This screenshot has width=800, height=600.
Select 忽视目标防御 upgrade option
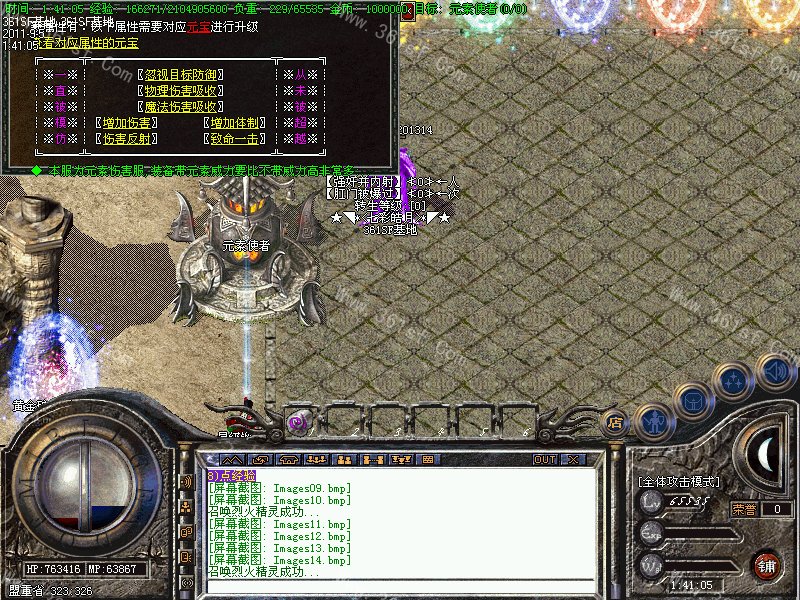tap(181, 75)
